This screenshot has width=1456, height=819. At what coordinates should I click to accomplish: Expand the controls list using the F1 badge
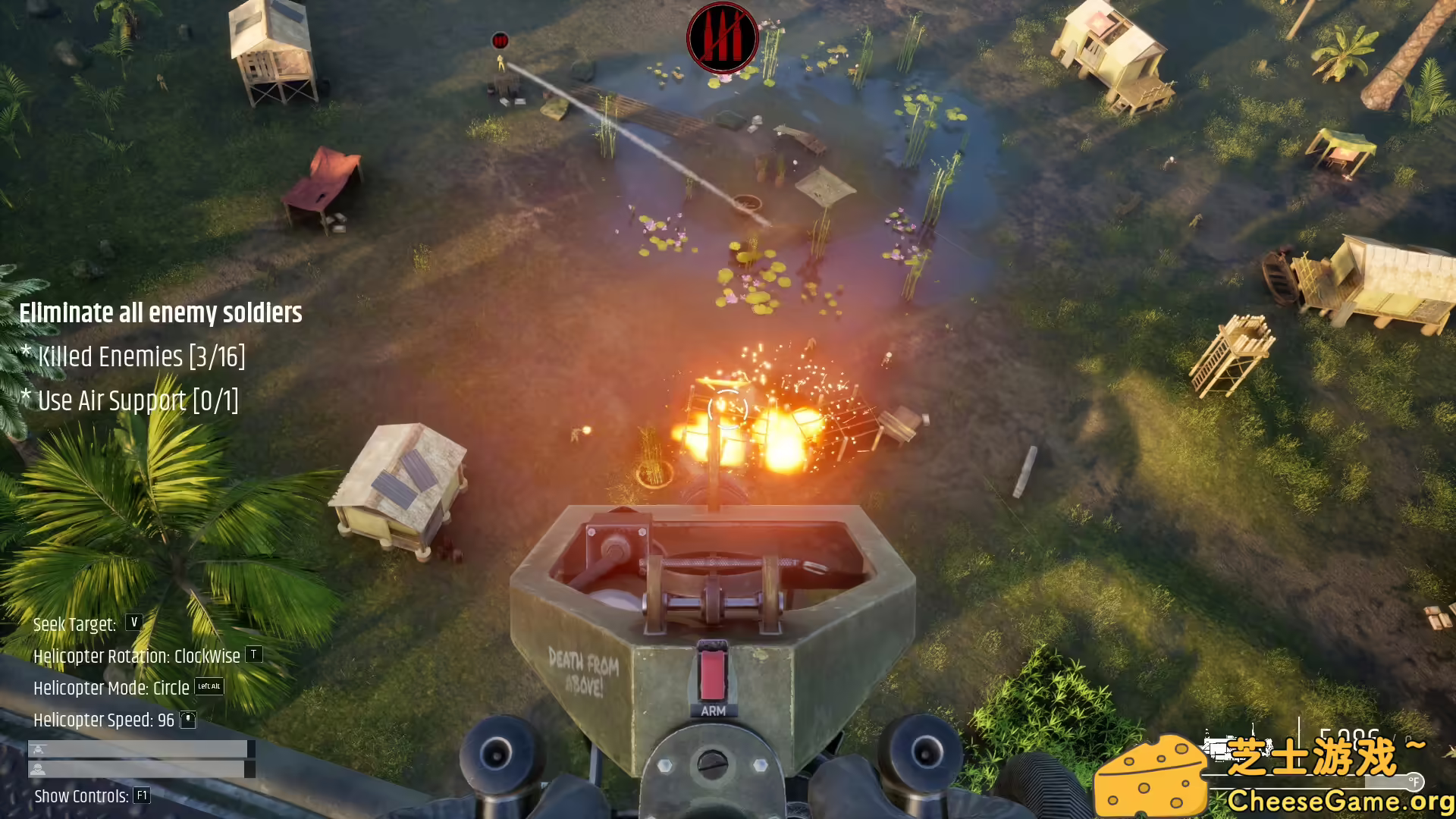140,796
